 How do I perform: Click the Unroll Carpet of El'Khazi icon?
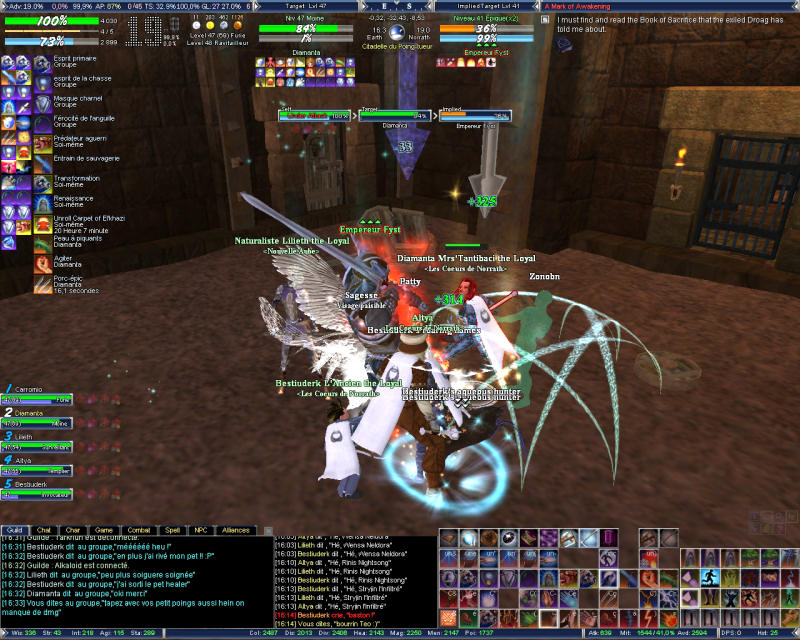[x=43, y=222]
